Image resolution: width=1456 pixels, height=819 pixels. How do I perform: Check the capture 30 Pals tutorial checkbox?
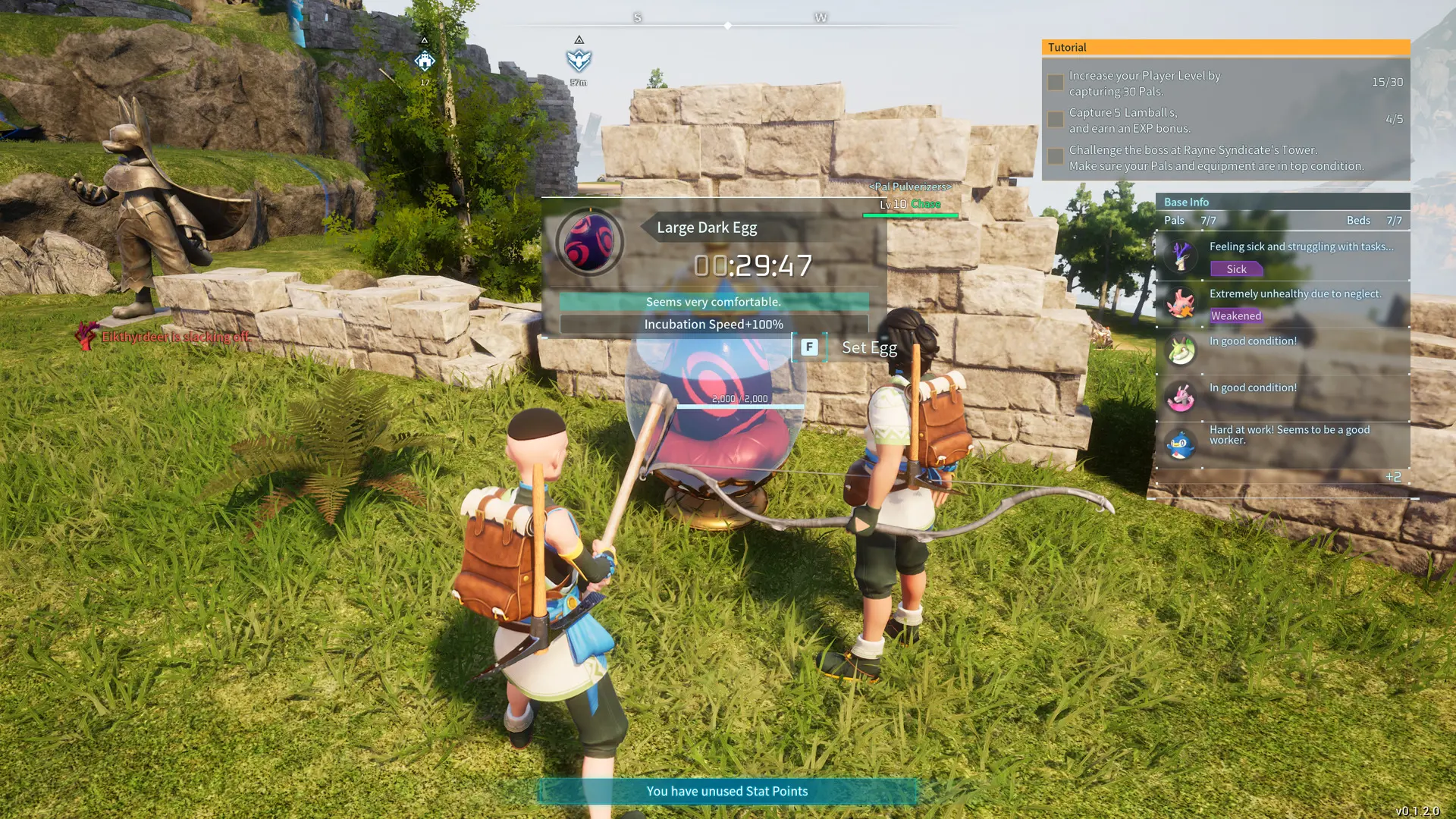pos(1055,83)
